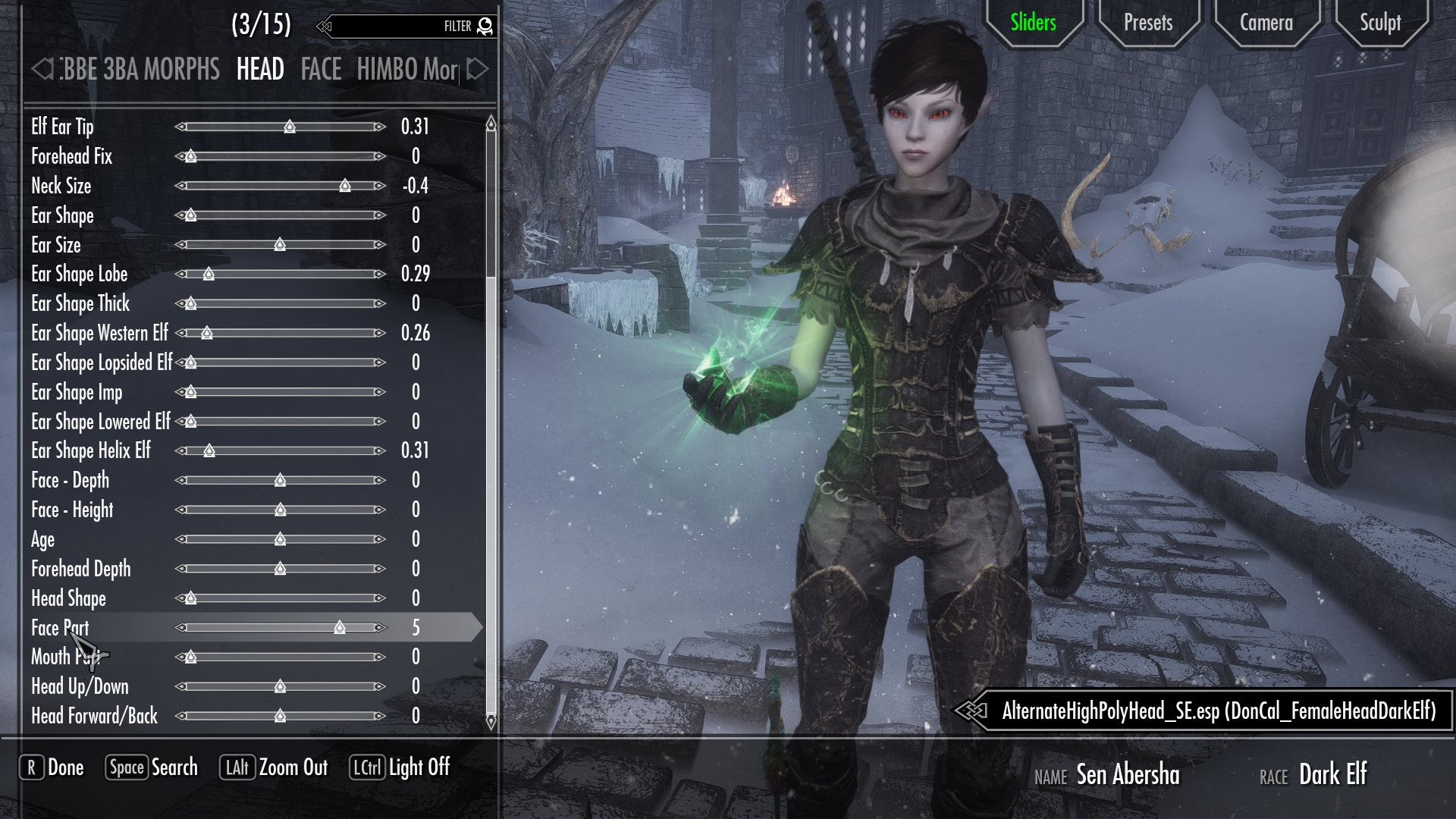This screenshot has height=819, width=1456.
Task: Click the Neck Size slider handle
Action: 345,186
